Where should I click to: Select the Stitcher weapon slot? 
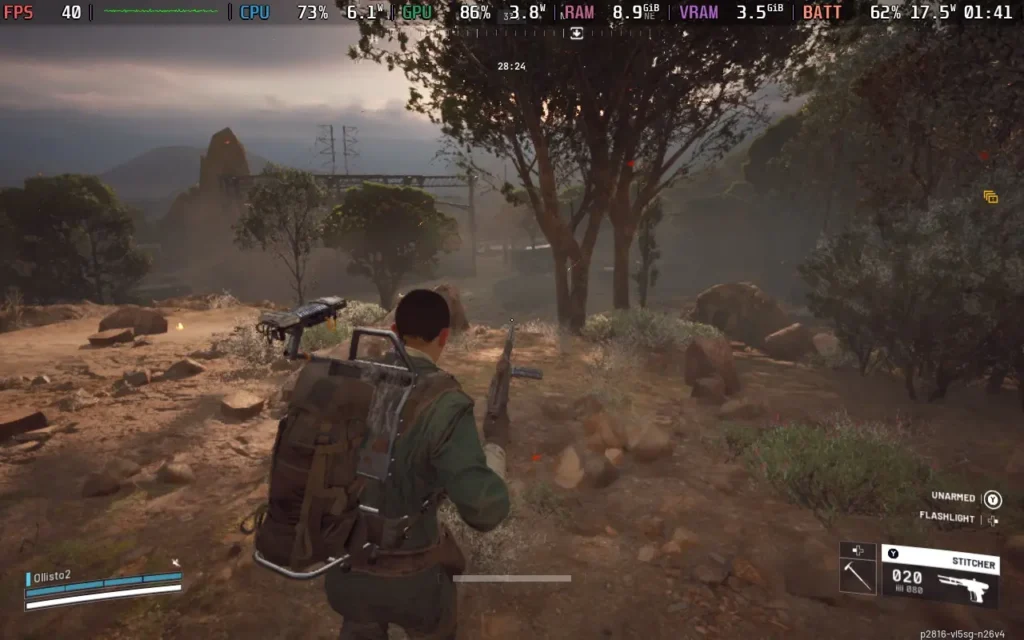coord(940,575)
